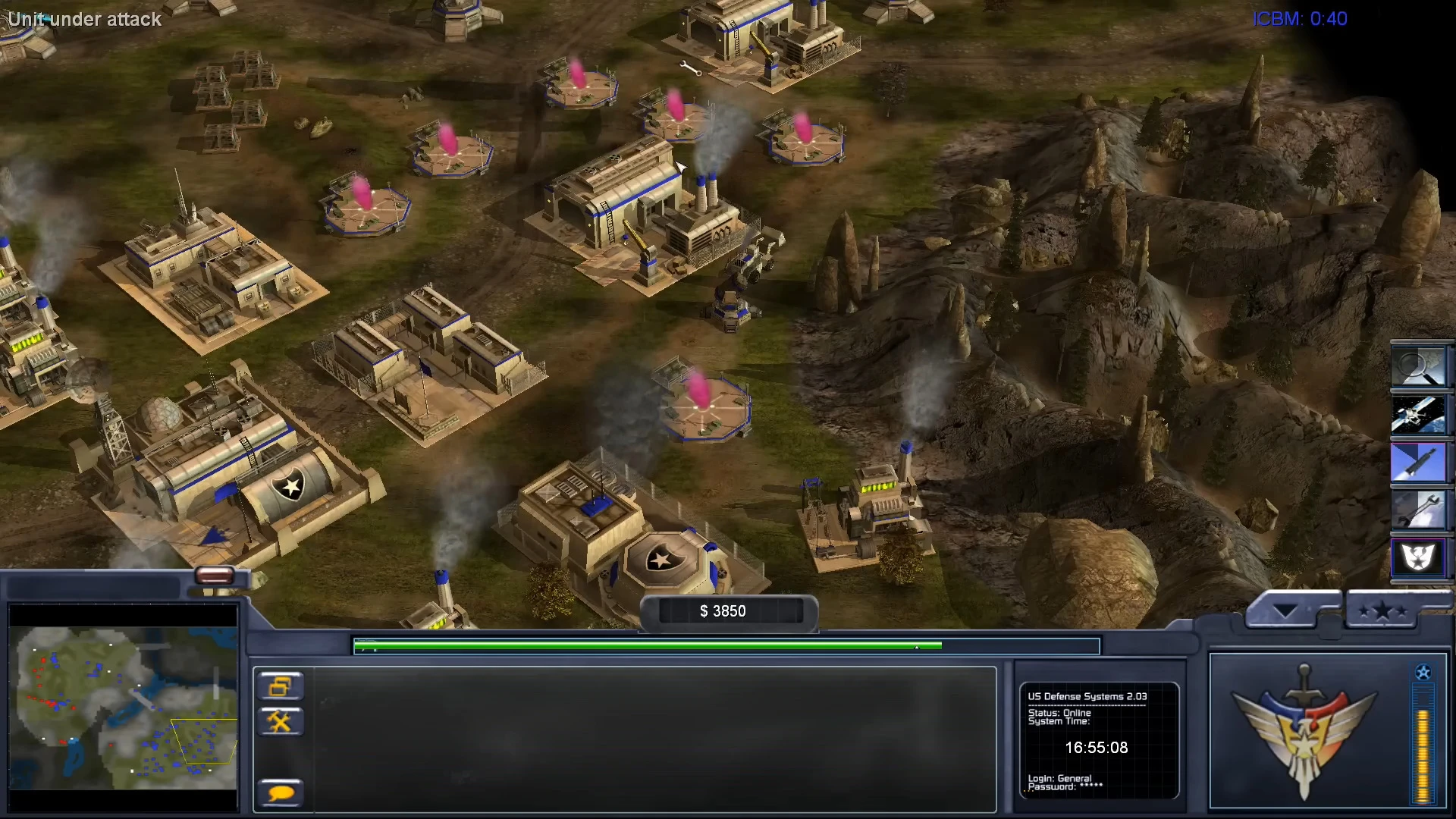Click the shield star special power icon

(x=1421, y=559)
